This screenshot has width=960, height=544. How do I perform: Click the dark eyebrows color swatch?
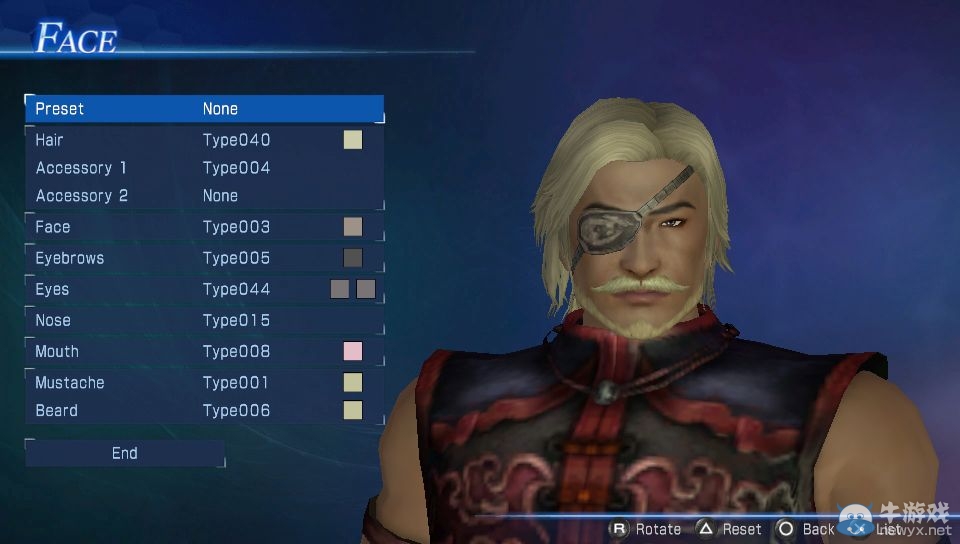pyautogui.click(x=352, y=258)
